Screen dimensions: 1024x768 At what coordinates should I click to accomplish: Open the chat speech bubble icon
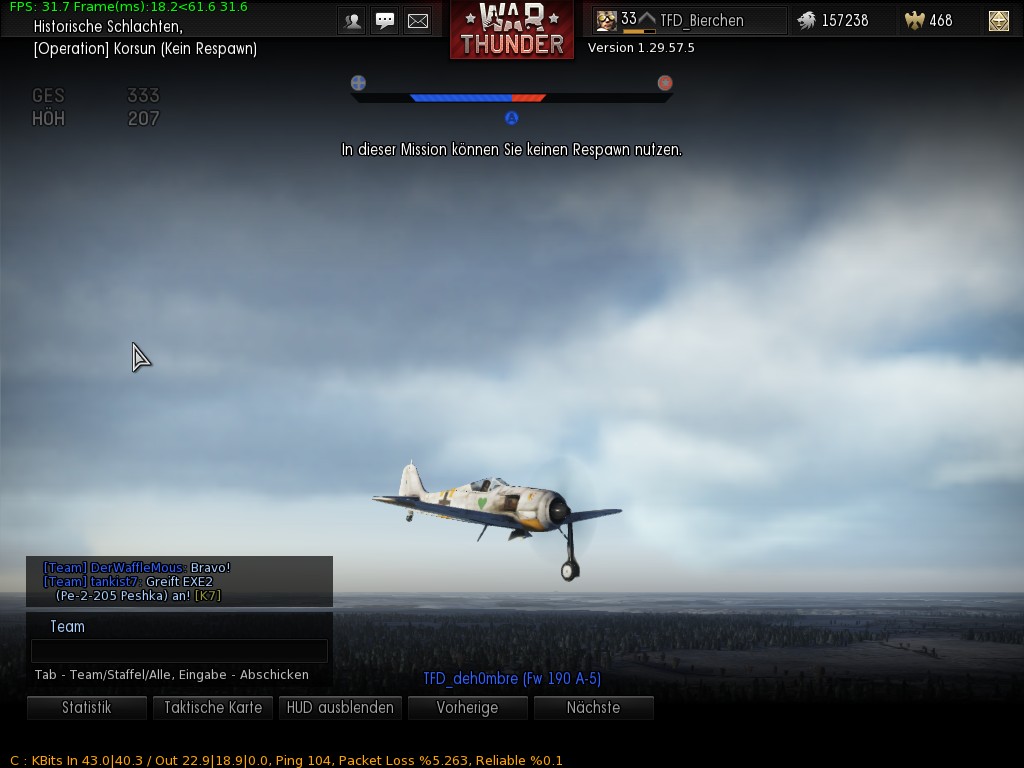coord(385,21)
